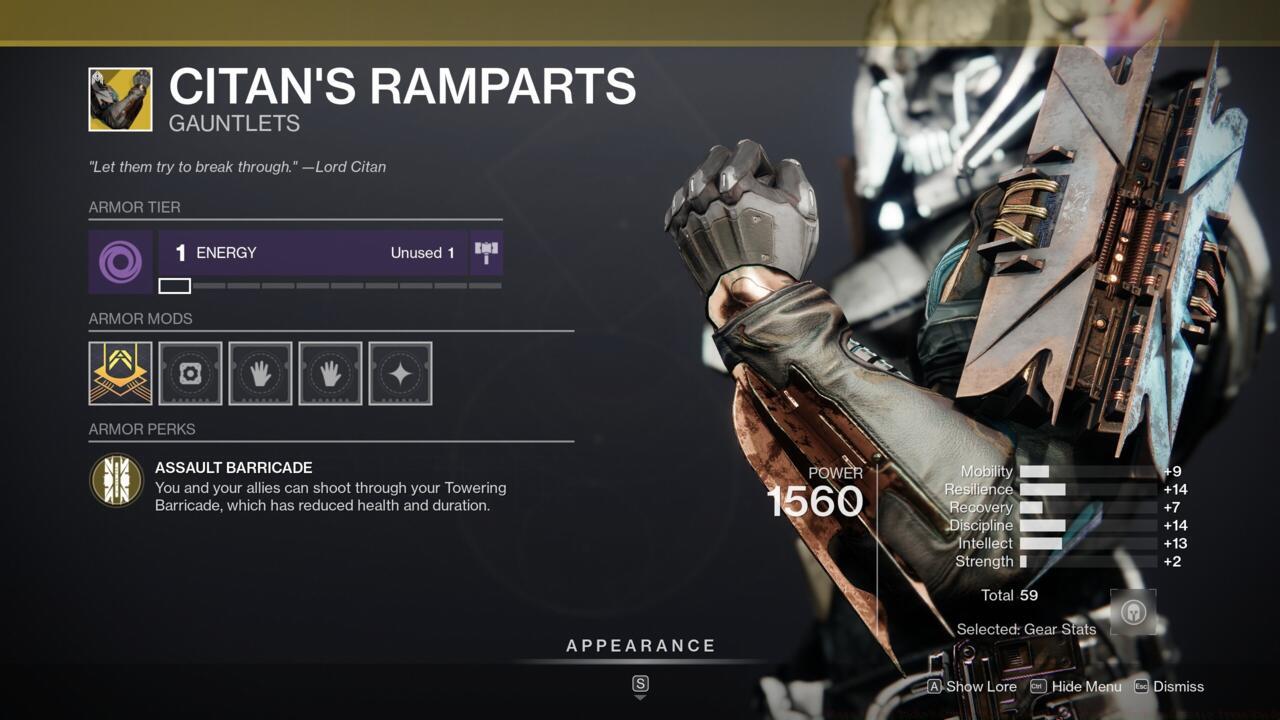Open the cosmetic sparkle mod socket
The width and height of the screenshot is (1280, 720).
pos(399,372)
